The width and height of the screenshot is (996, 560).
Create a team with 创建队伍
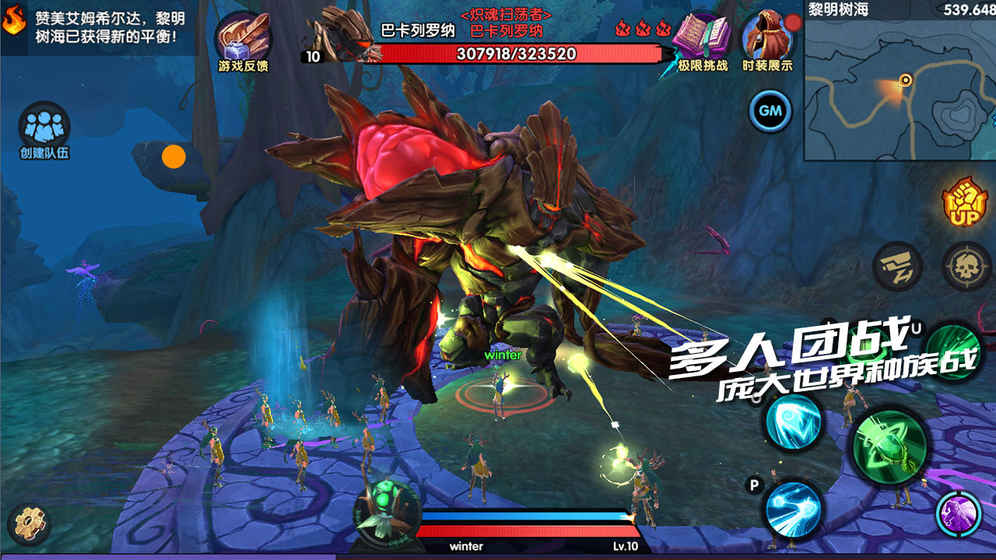(43, 129)
